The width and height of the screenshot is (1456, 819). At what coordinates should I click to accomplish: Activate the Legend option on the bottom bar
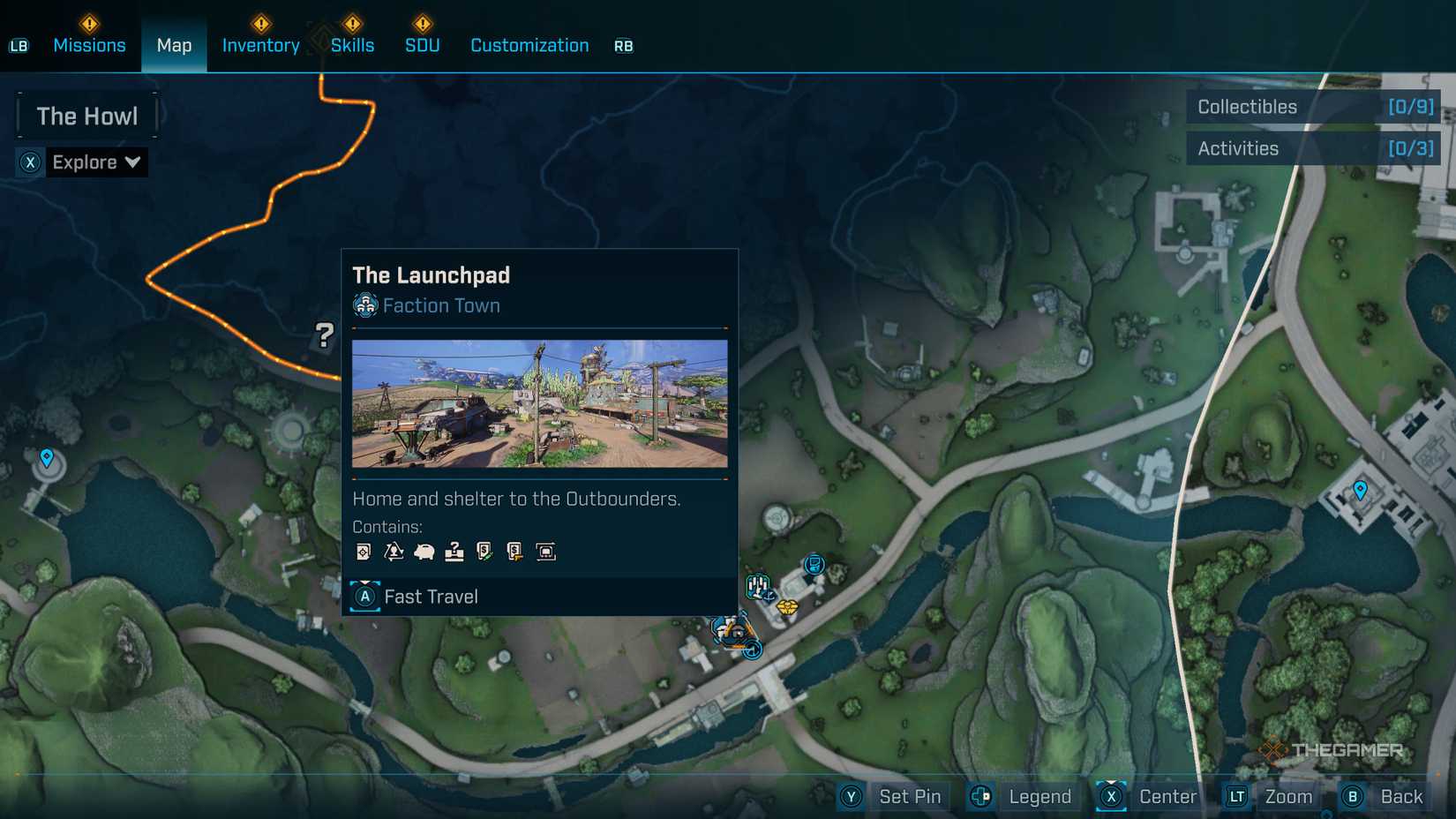pos(1039,796)
